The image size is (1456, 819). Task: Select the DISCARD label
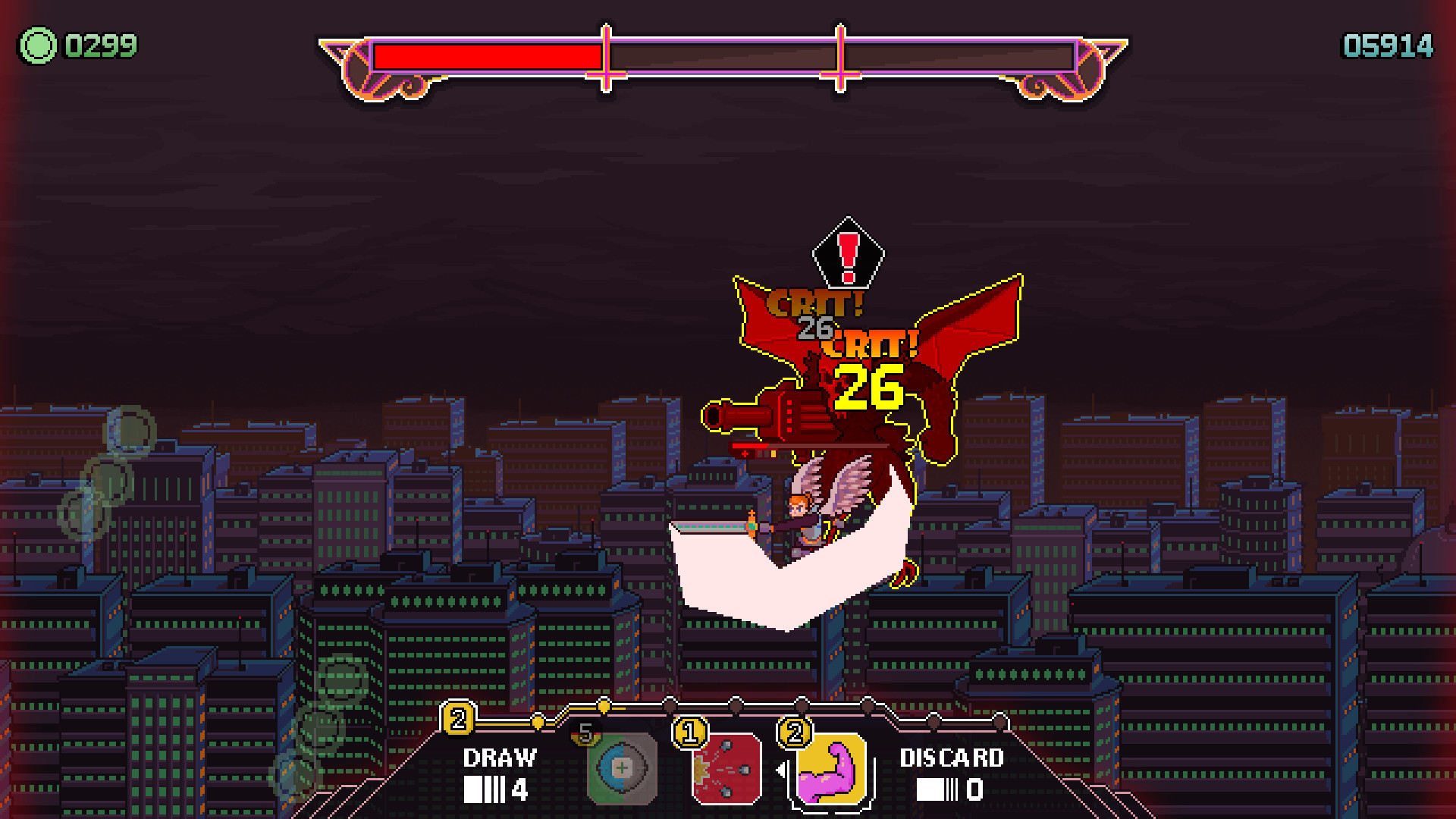tap(950, 758)
